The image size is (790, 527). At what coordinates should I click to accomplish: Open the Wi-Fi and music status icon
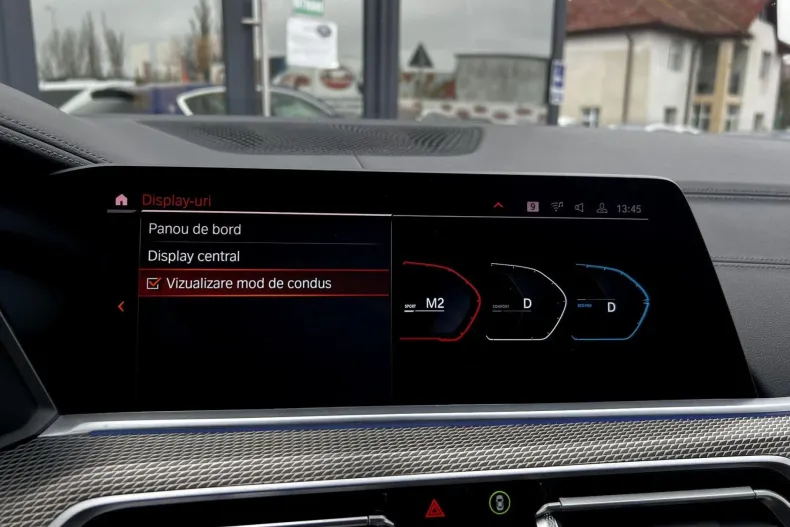tap(557, 207)
